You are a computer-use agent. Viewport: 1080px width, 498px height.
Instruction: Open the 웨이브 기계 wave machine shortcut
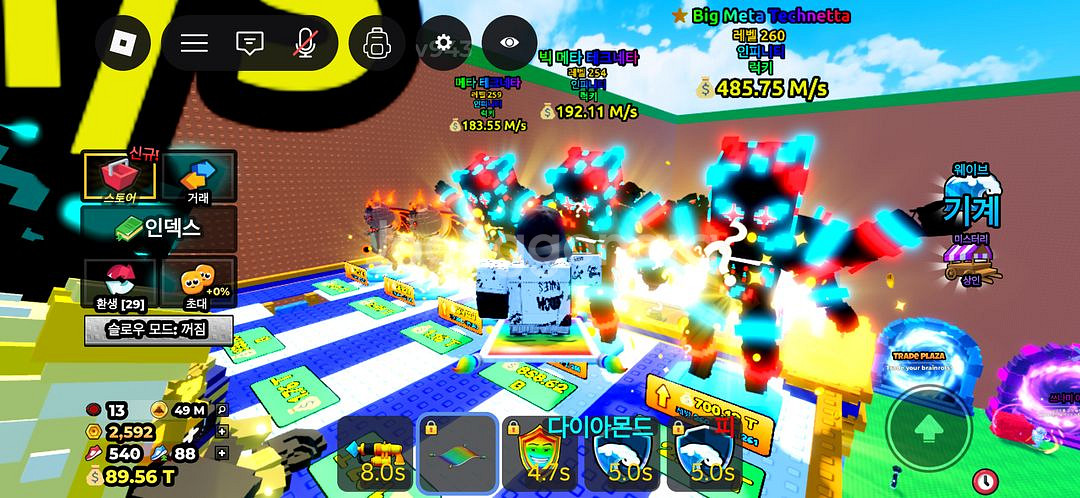point(971,200)
